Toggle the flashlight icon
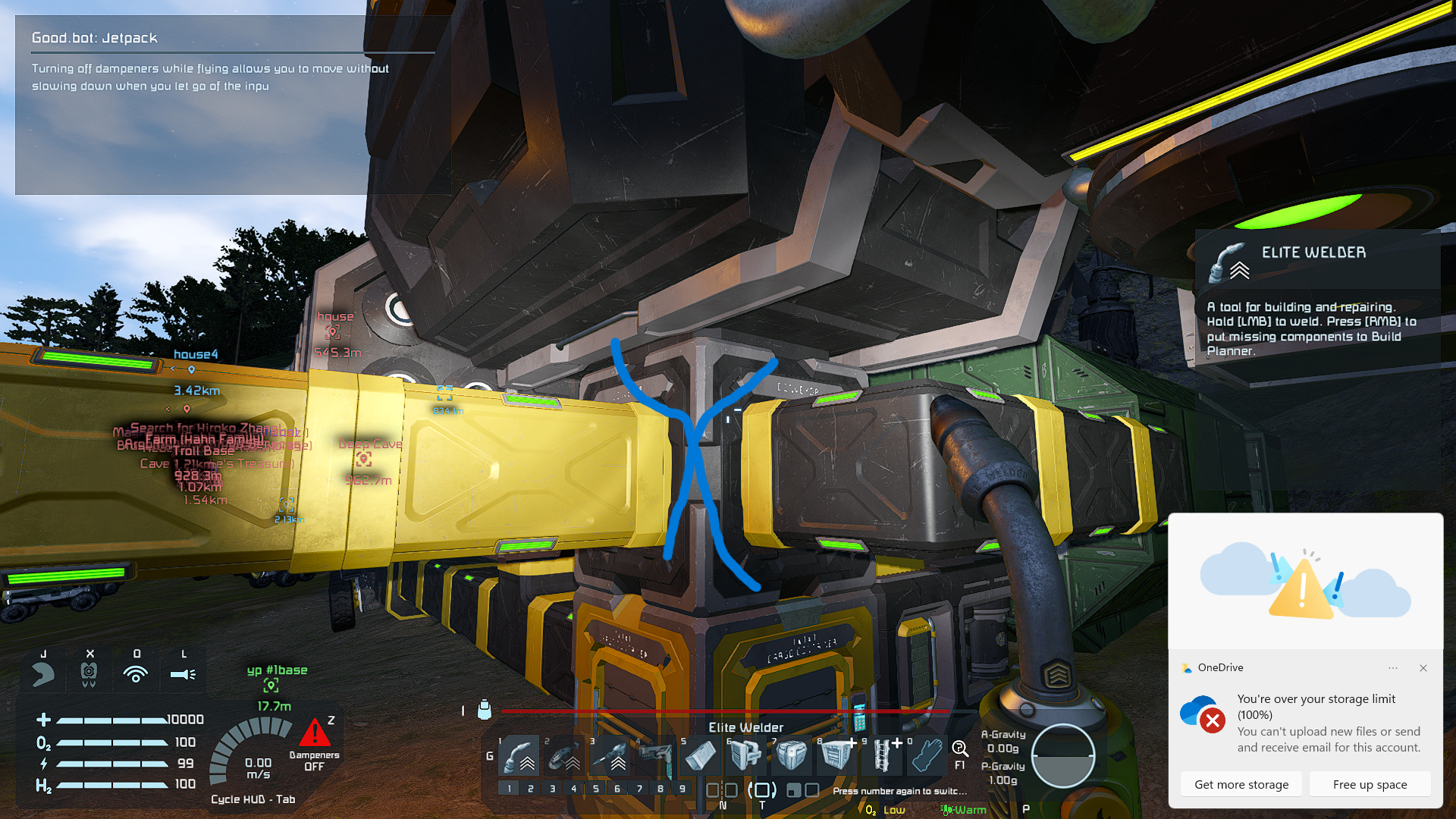The image size is (1456, 819). coord(183,673)
